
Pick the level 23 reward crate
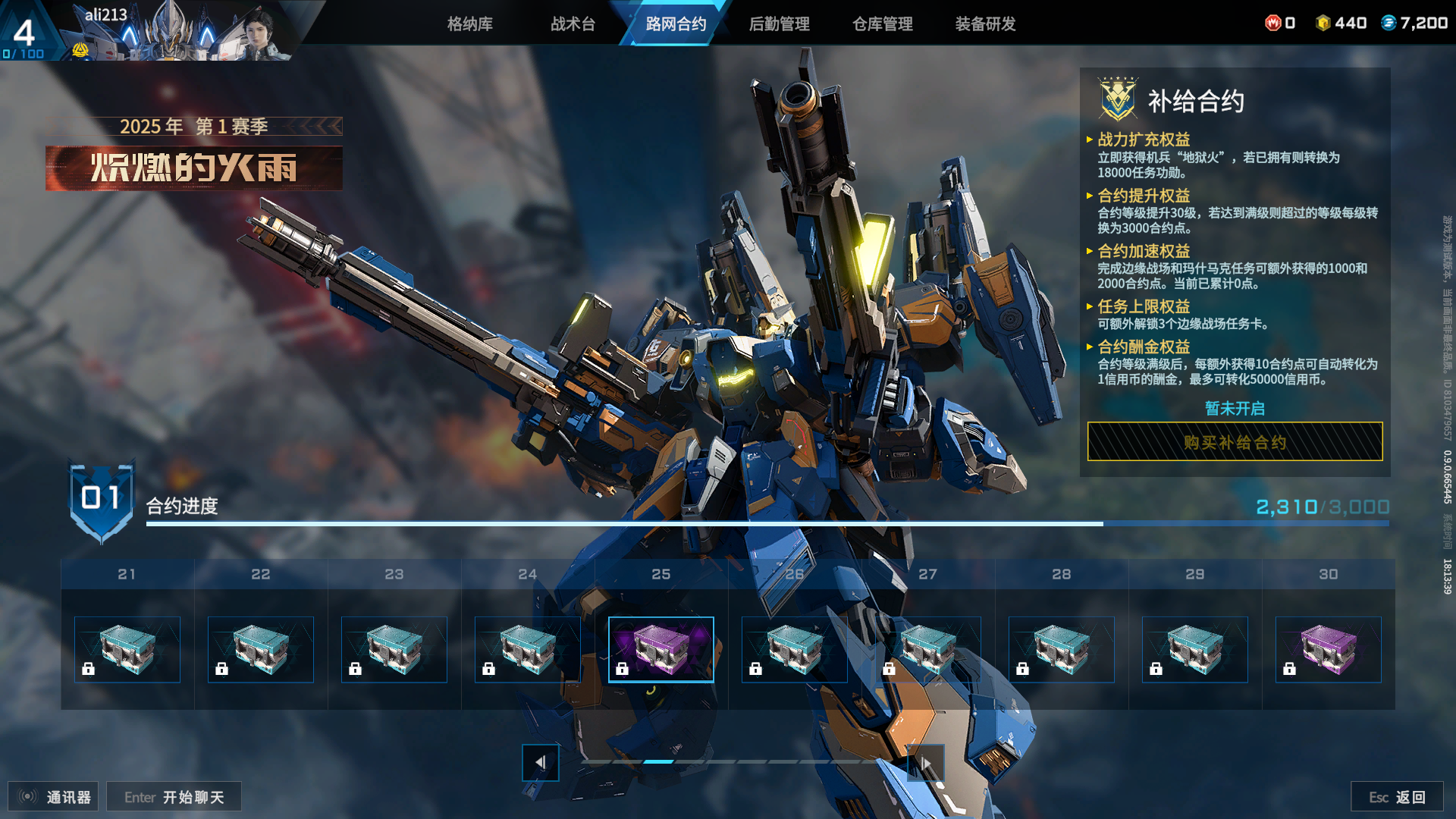[x=394, y=650]
